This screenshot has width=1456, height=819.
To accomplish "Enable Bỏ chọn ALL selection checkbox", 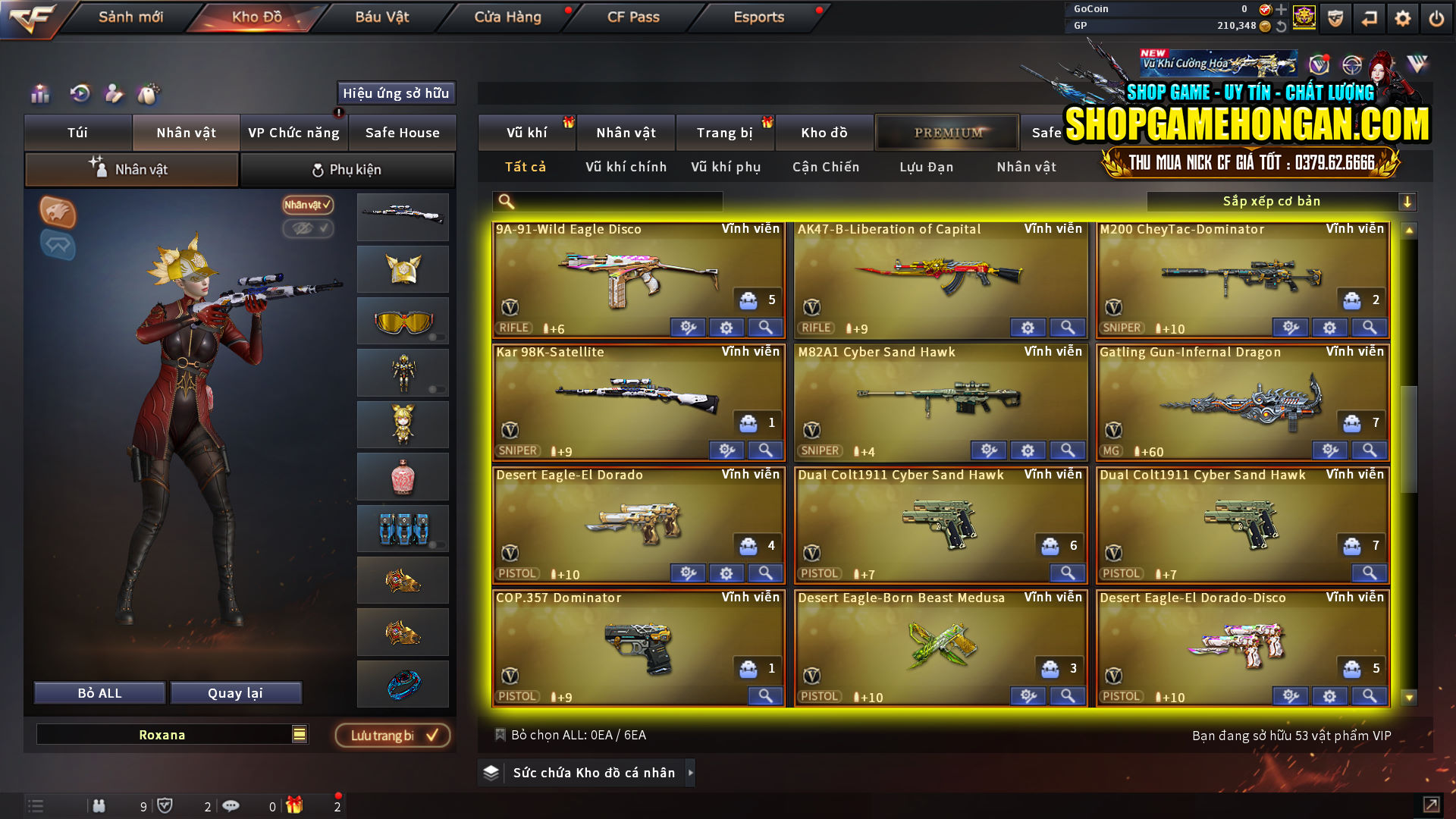I will point(501,734).
